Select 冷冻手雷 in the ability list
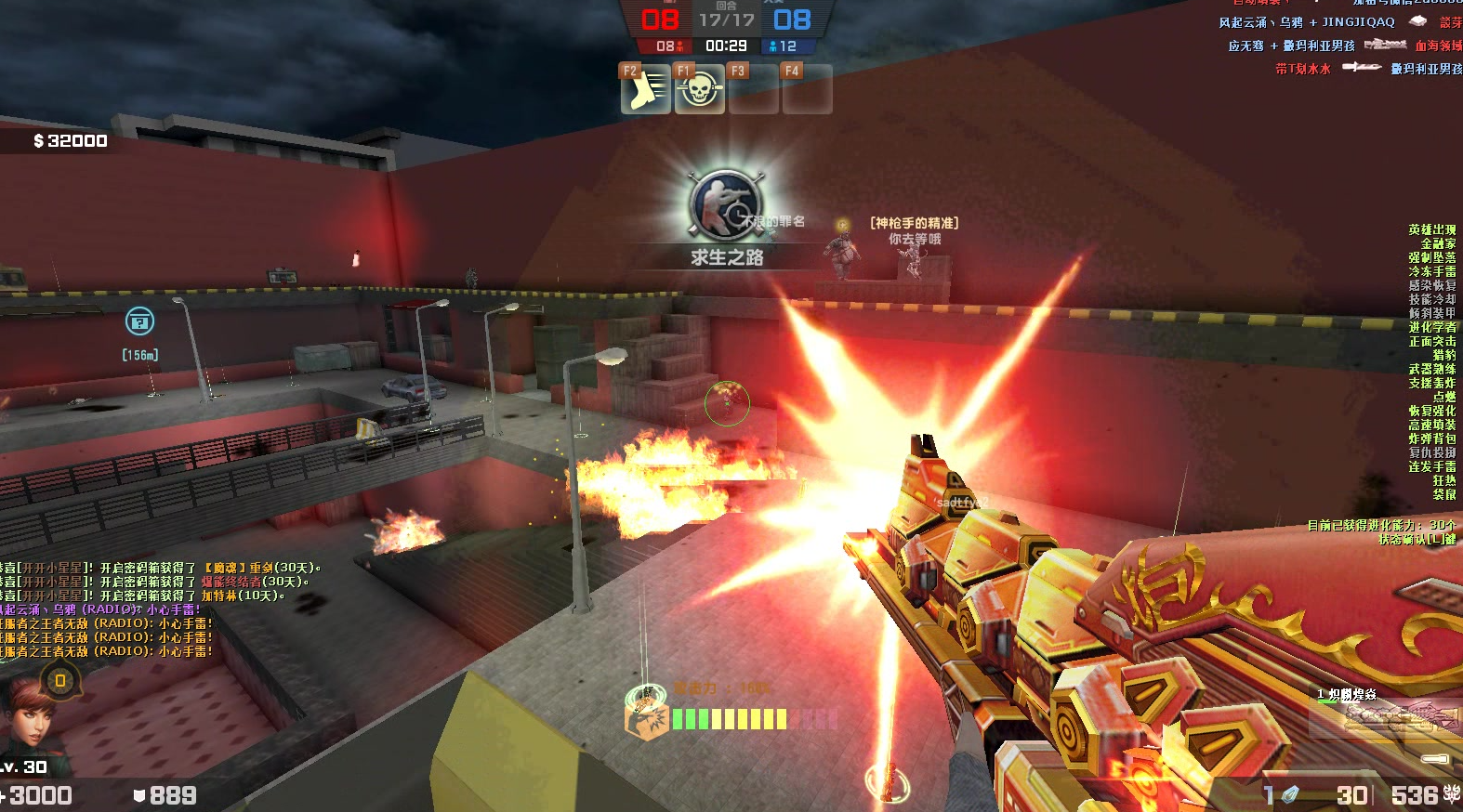This screenshot has width=1463, height=812. pyautogui.click(x=1431, y=271)
